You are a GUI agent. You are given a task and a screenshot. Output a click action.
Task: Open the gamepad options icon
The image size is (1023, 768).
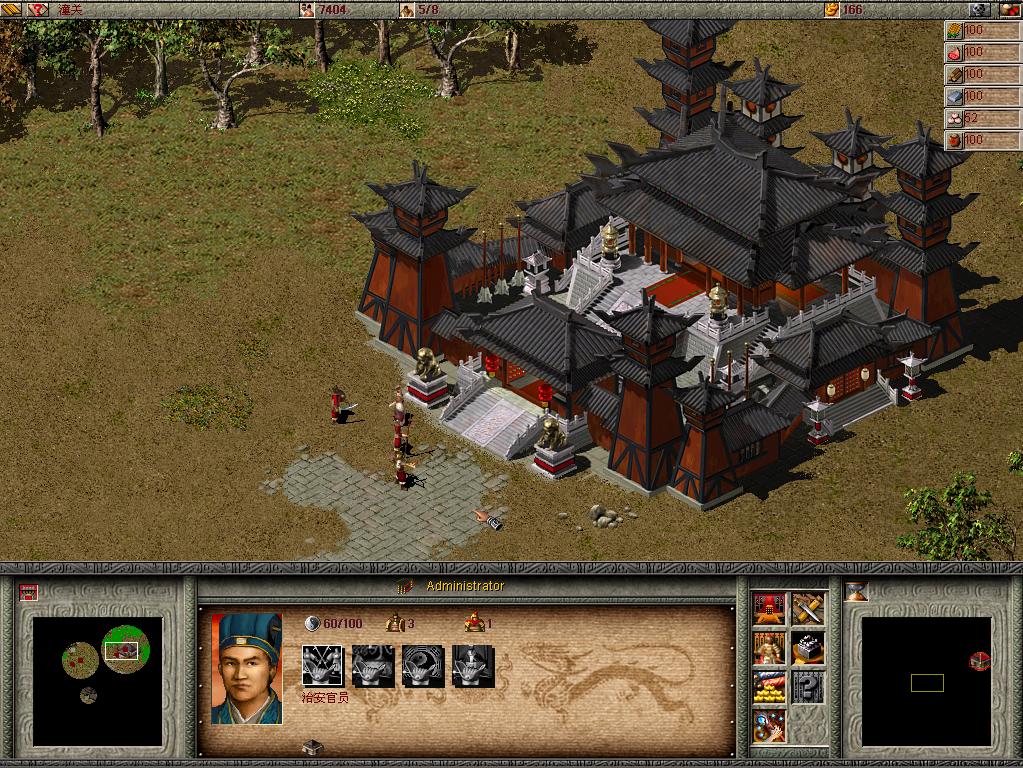tap(980, 9)
